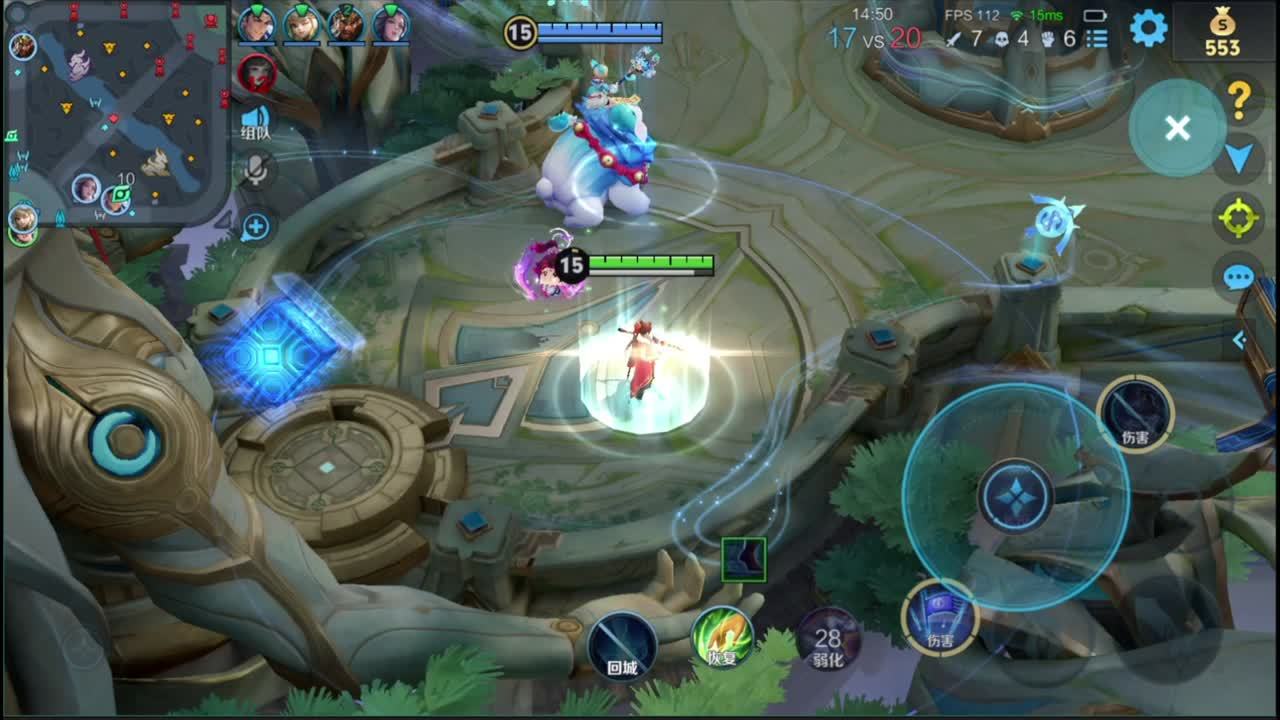Trigger the 弱化 summoner spell on cooldown
The height and width of the screenshot is (720, 1280).
828,640
